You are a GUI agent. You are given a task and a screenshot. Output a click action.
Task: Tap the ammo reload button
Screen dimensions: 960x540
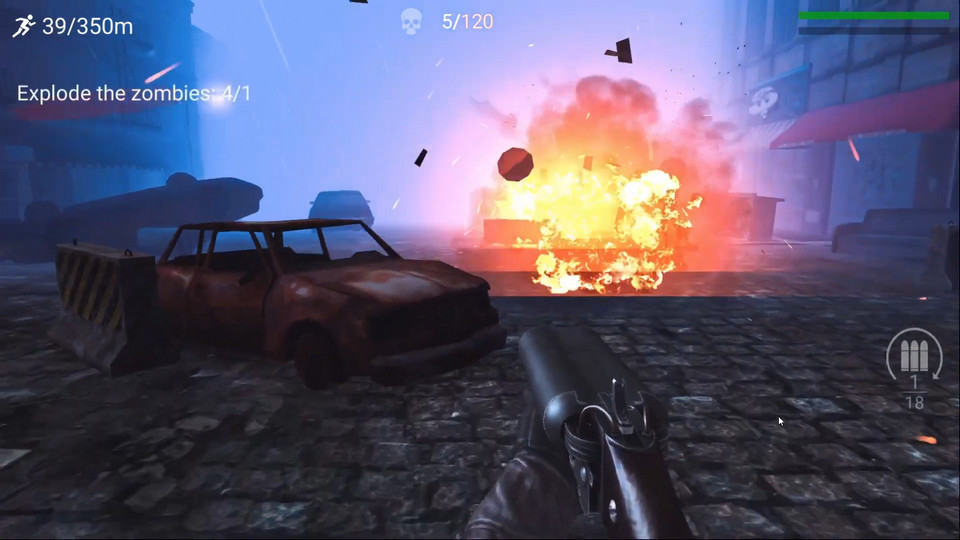[x=914, y=357]
